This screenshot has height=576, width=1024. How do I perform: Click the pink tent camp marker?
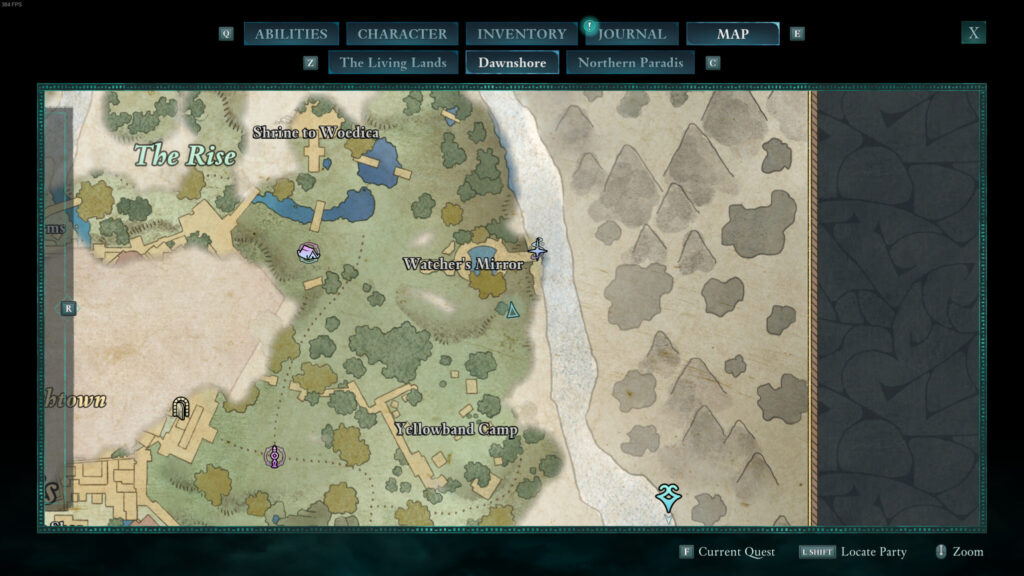click(308, 252)
